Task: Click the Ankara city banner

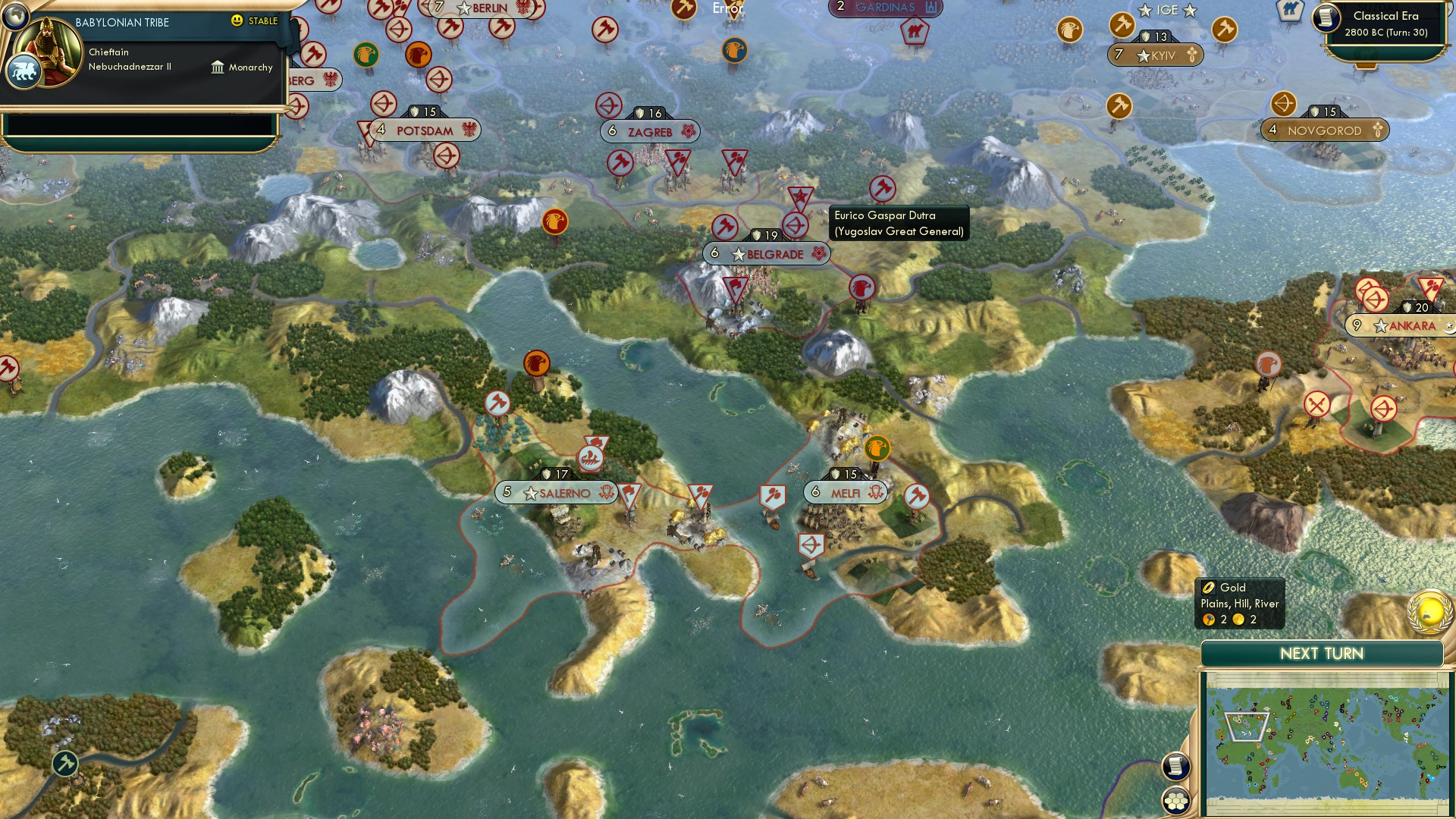Action: pyautogui.click(x=1410, y=325)
